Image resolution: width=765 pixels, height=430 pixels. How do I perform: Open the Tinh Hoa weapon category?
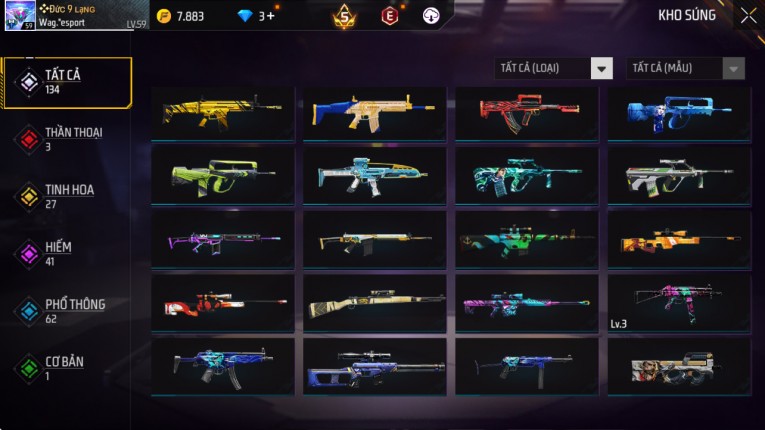(67, 195)
